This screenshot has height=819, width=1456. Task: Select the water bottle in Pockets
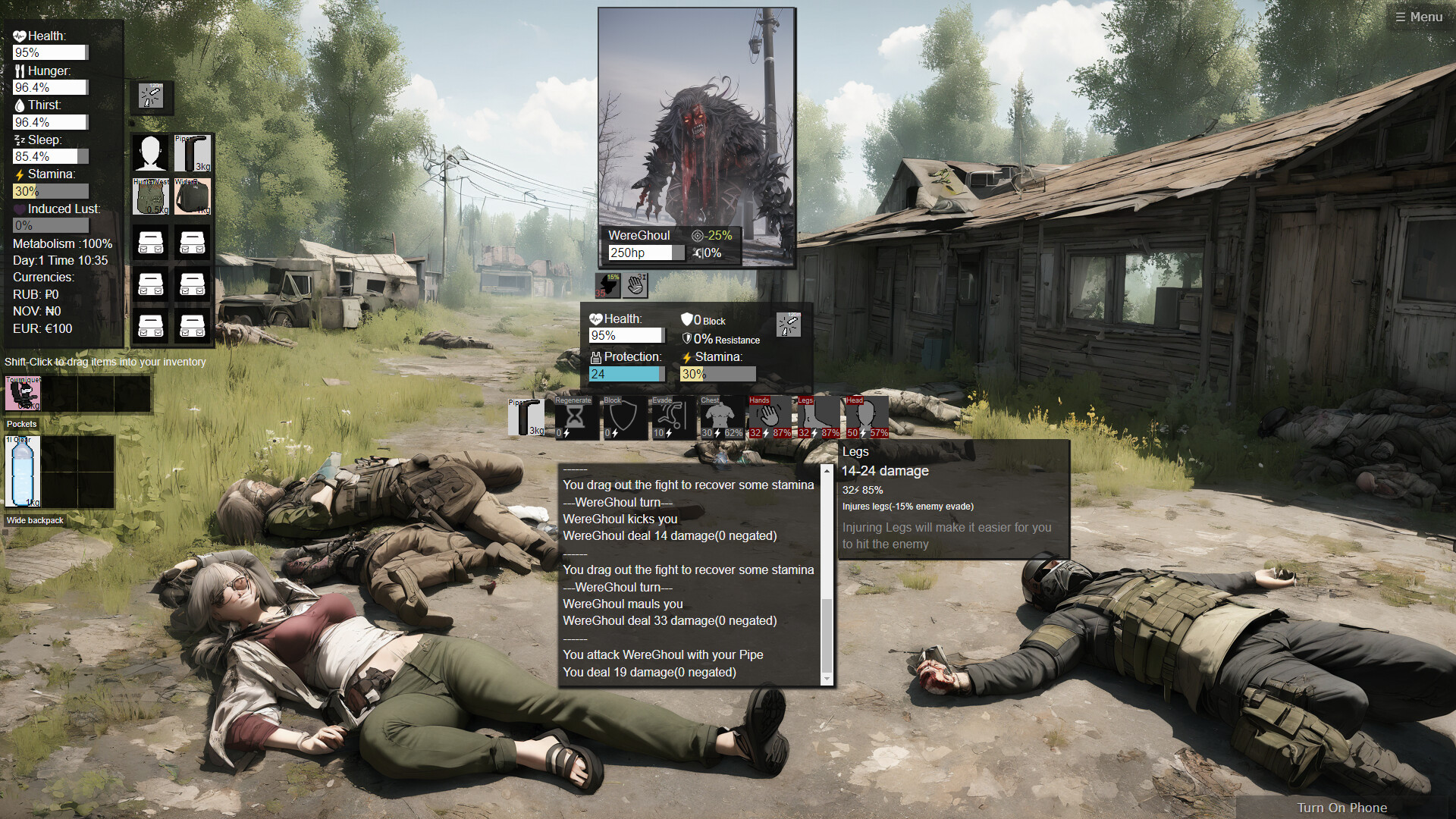(23, 472)
